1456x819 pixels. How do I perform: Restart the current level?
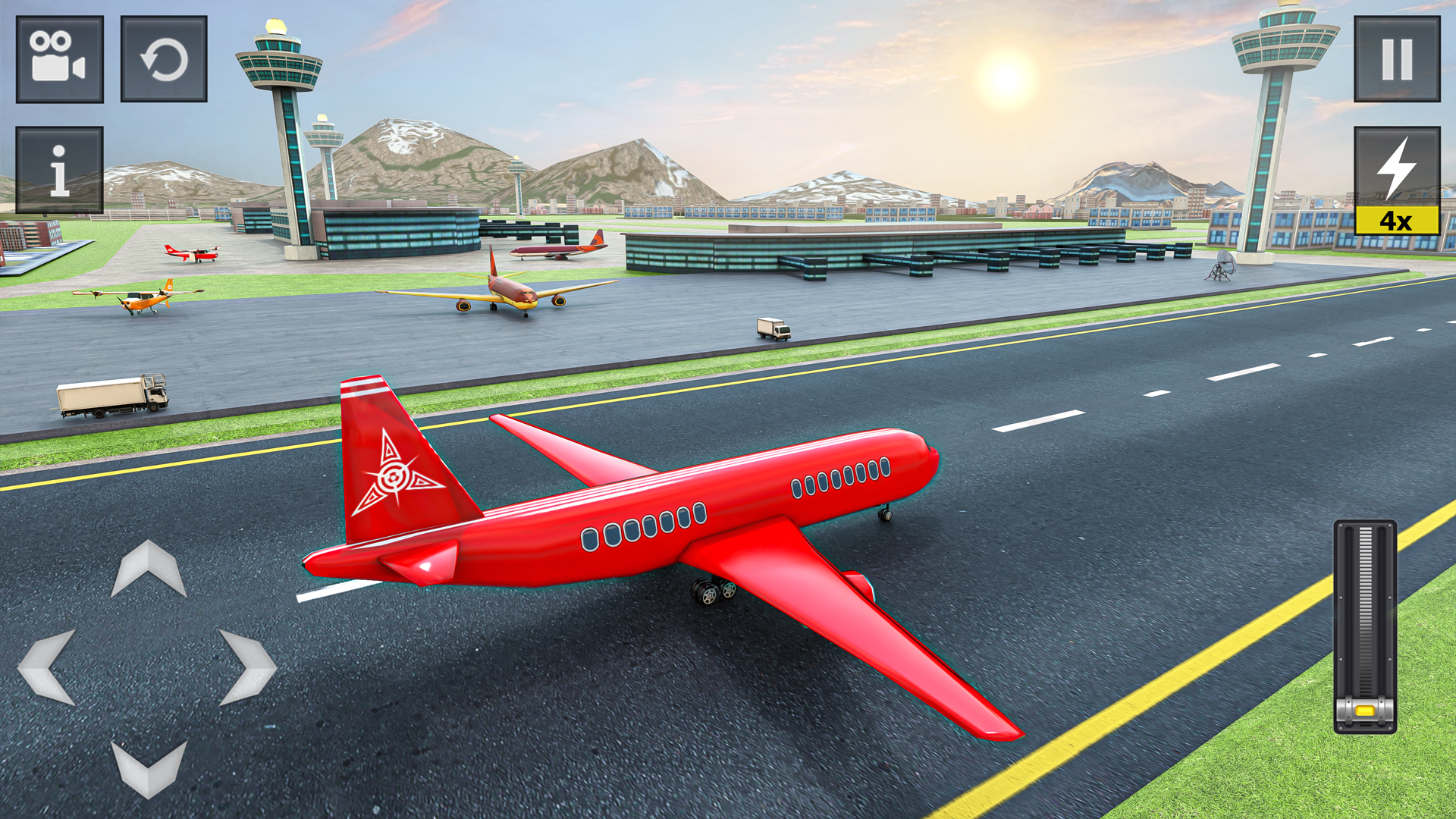tap(163, 58)
